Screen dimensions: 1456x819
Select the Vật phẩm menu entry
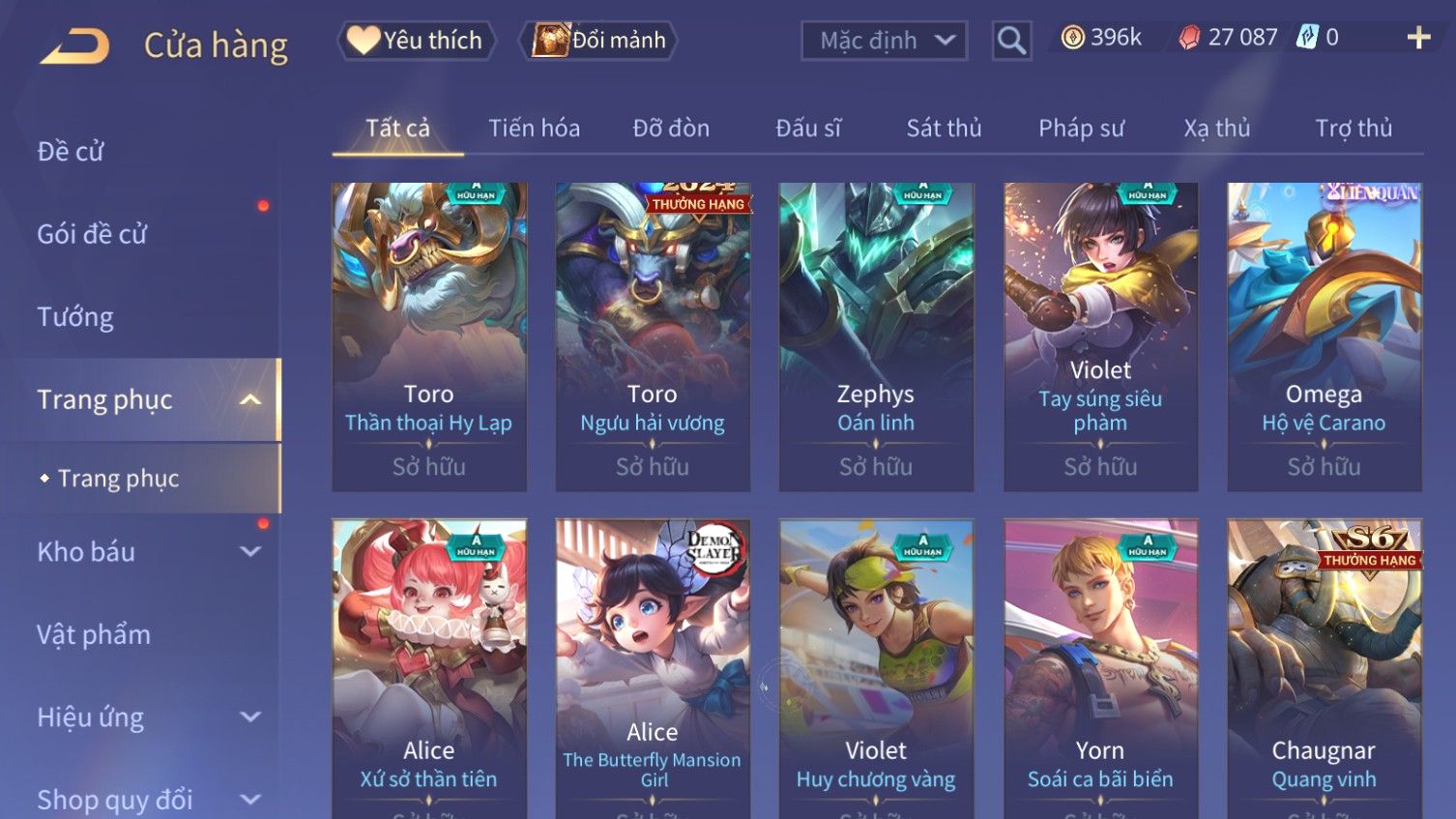(94, 635)
